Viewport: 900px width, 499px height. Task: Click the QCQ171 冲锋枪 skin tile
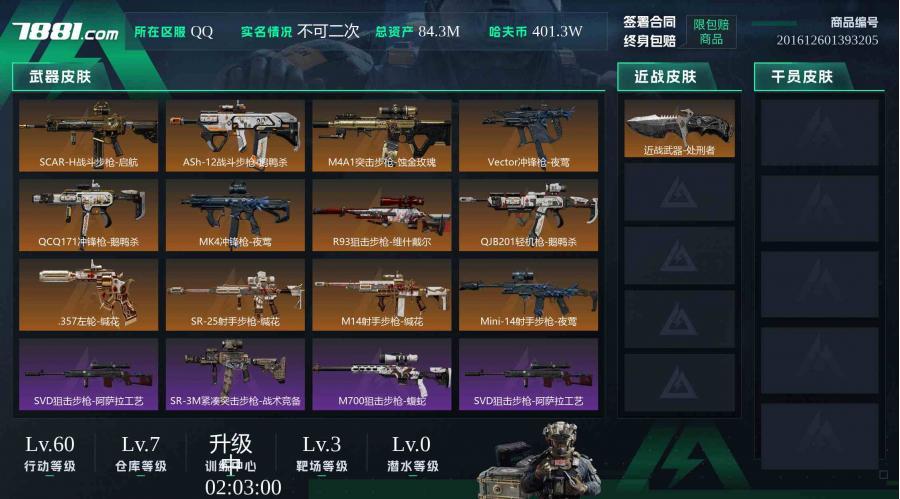pyautogui.click(x=89, y=215)
